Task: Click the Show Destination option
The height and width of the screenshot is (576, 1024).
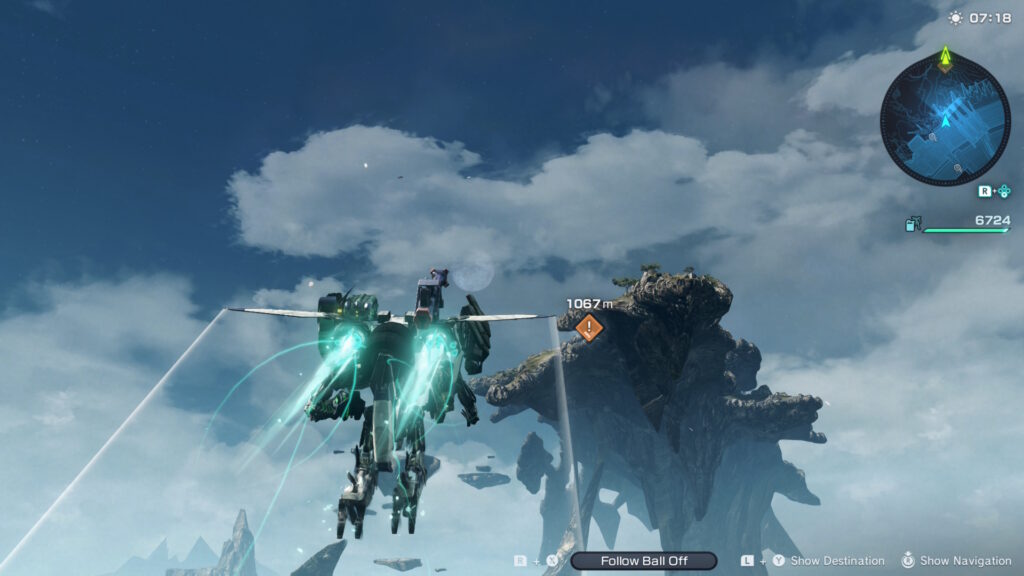Action: [837, 561]
